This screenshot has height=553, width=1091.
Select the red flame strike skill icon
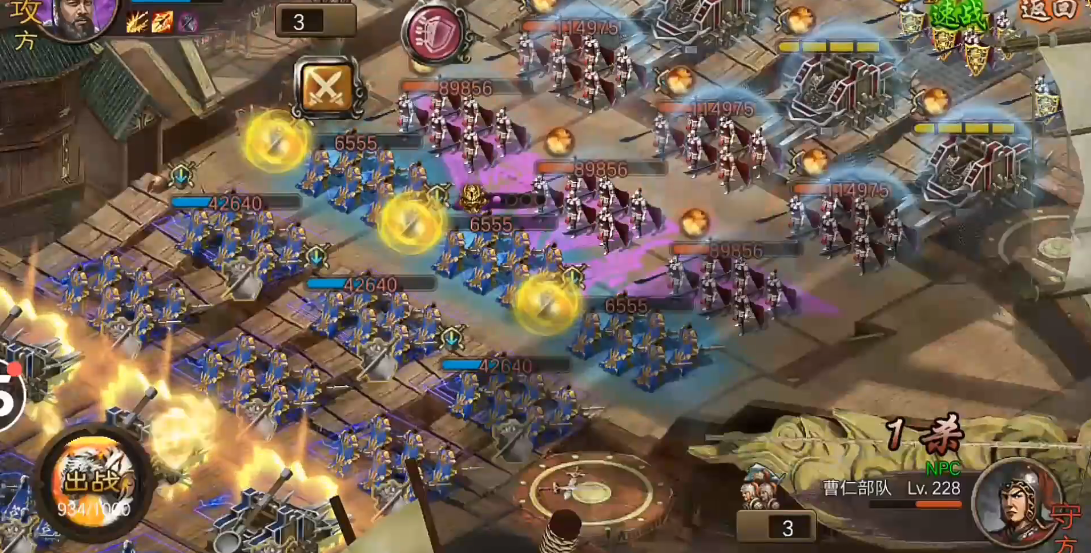pyautogui.click(x=162, y=21)
